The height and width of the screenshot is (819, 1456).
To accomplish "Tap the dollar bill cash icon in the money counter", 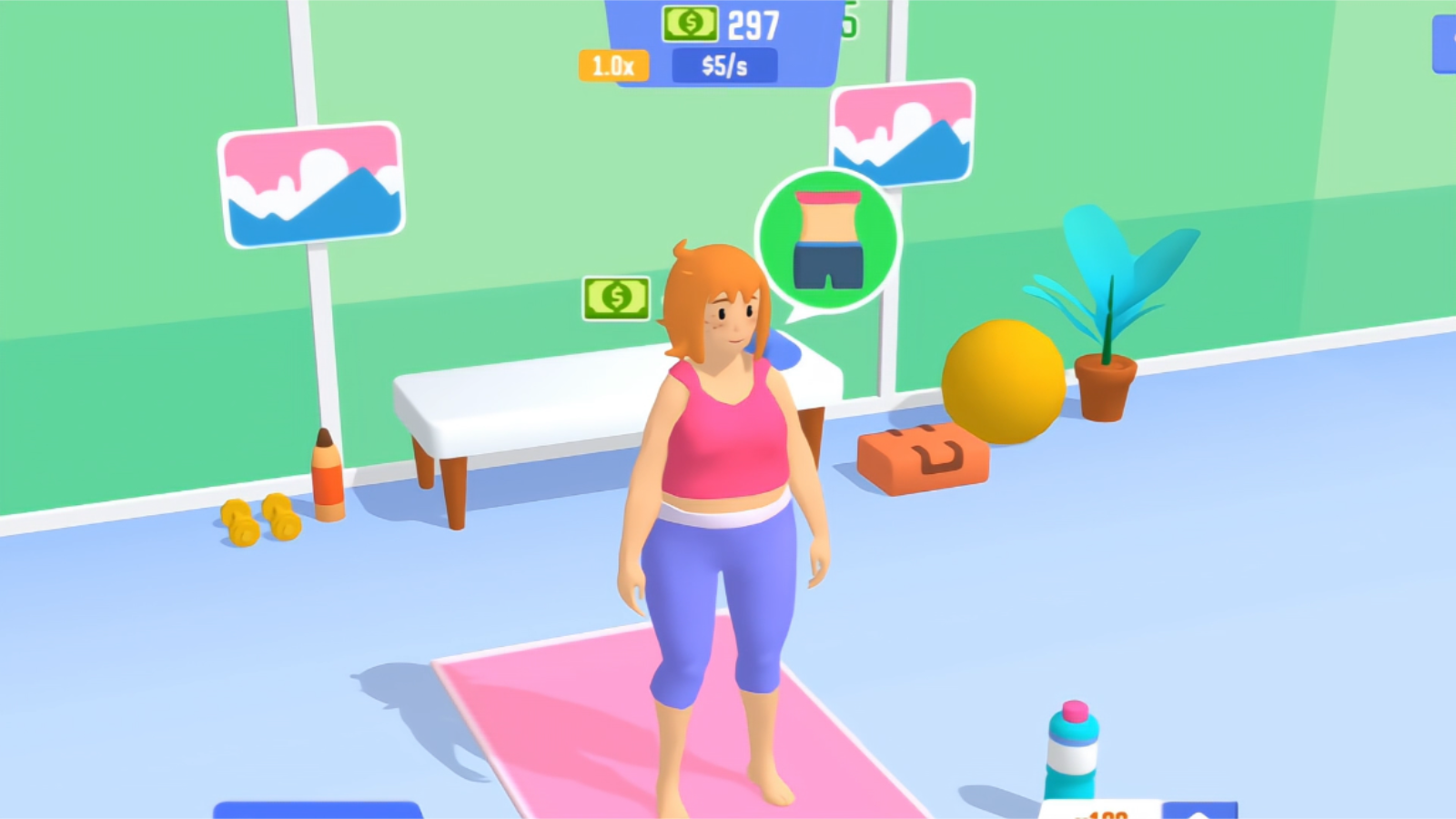I will click(x=689, y=22).
